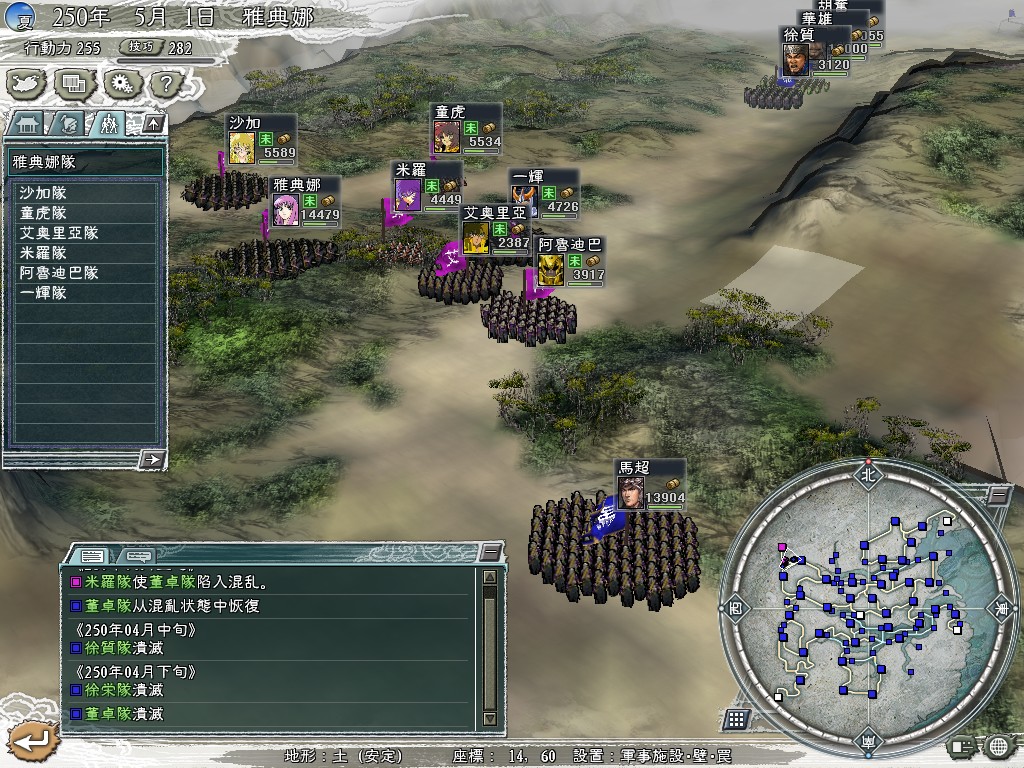Click the right arrow below the unit list
The height and width of the screenshot is (768, 1024).
click(152, 459)
